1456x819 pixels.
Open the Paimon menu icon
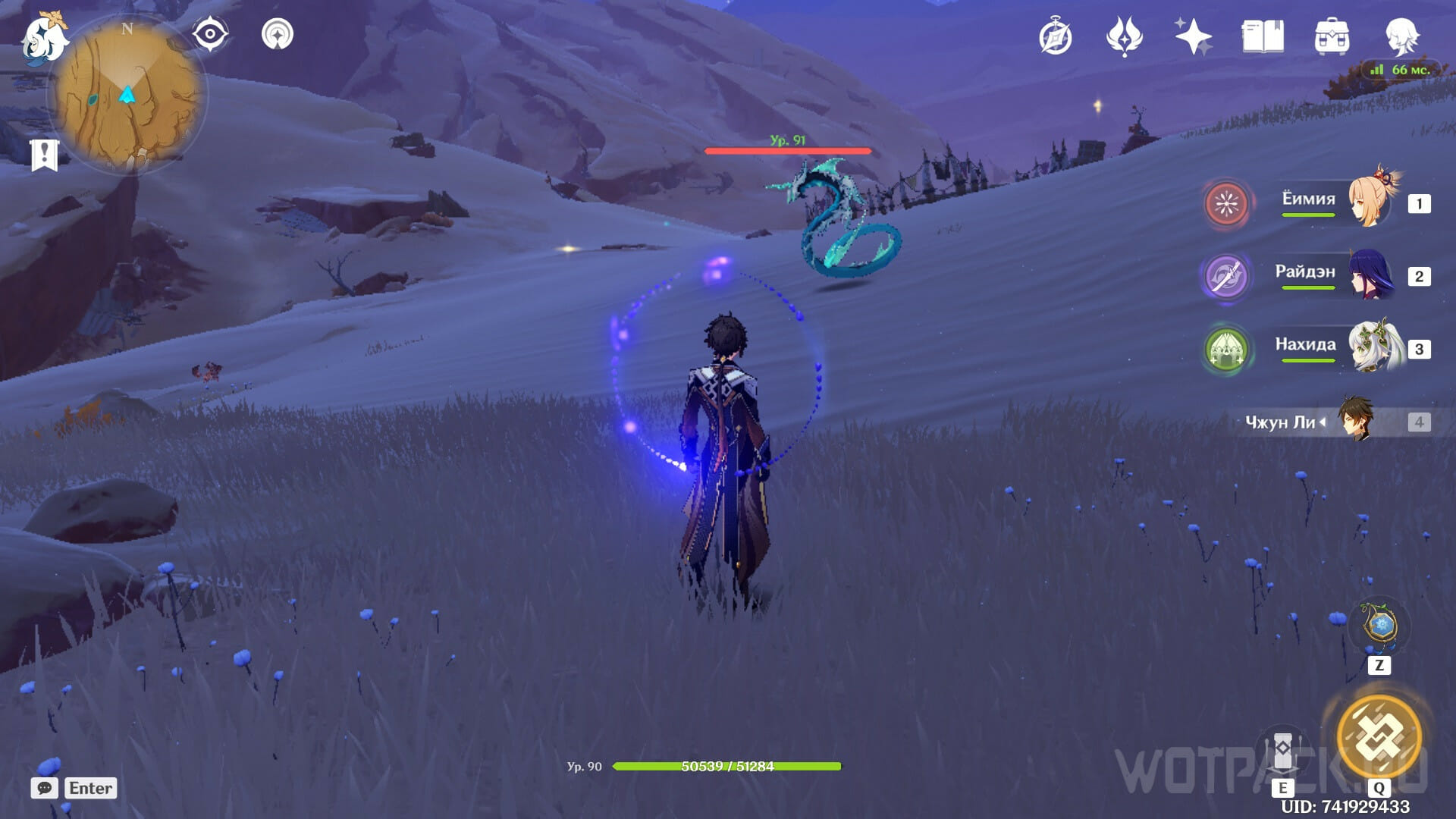point(44,38)
